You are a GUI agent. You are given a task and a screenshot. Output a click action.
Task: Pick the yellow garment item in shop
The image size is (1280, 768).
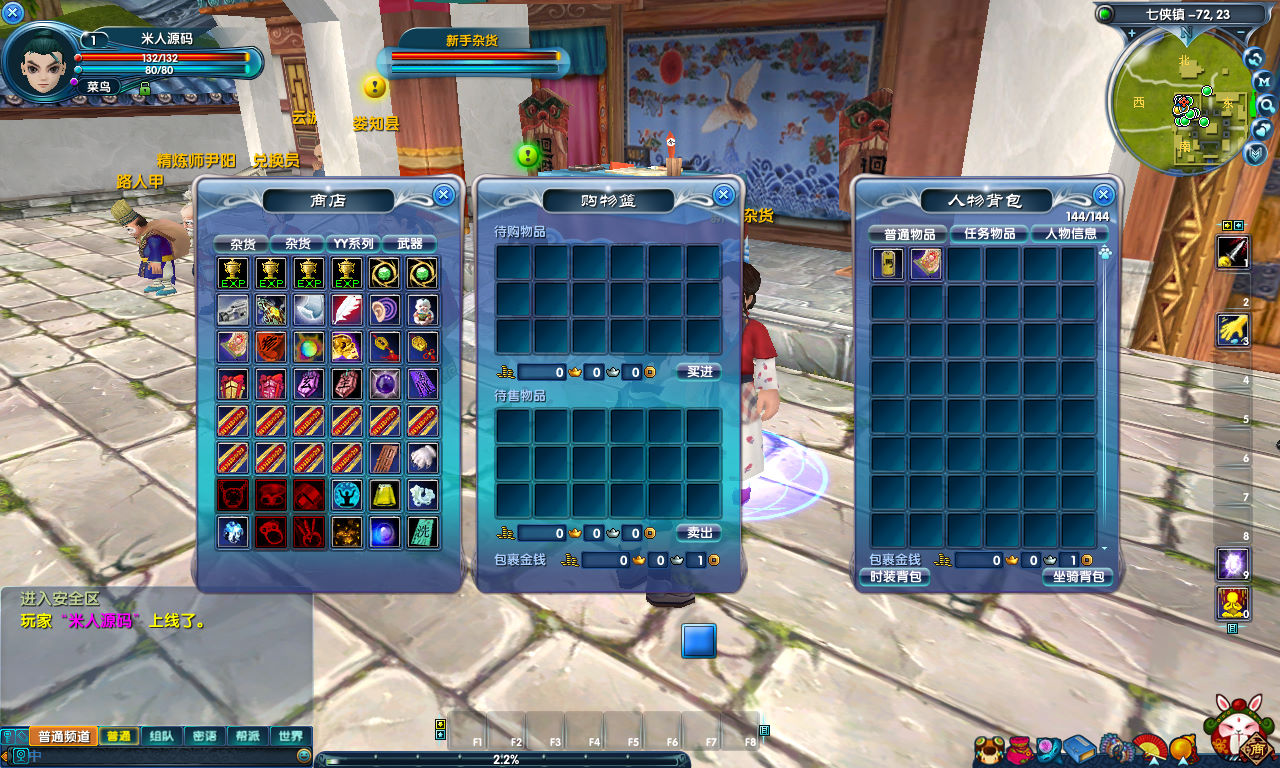(x=385, y=494)
